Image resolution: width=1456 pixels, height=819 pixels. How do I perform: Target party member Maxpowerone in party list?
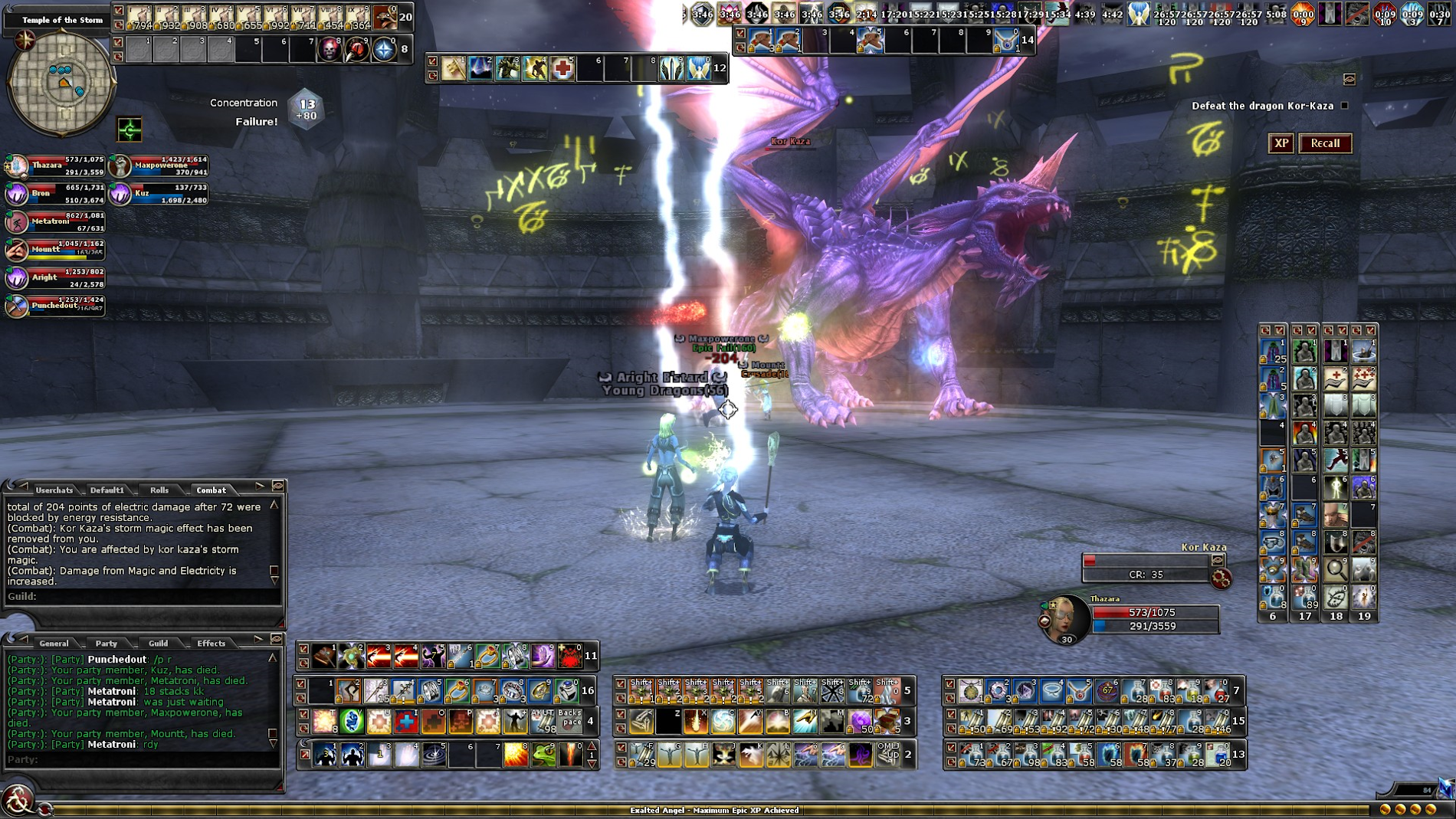(120, 165)
